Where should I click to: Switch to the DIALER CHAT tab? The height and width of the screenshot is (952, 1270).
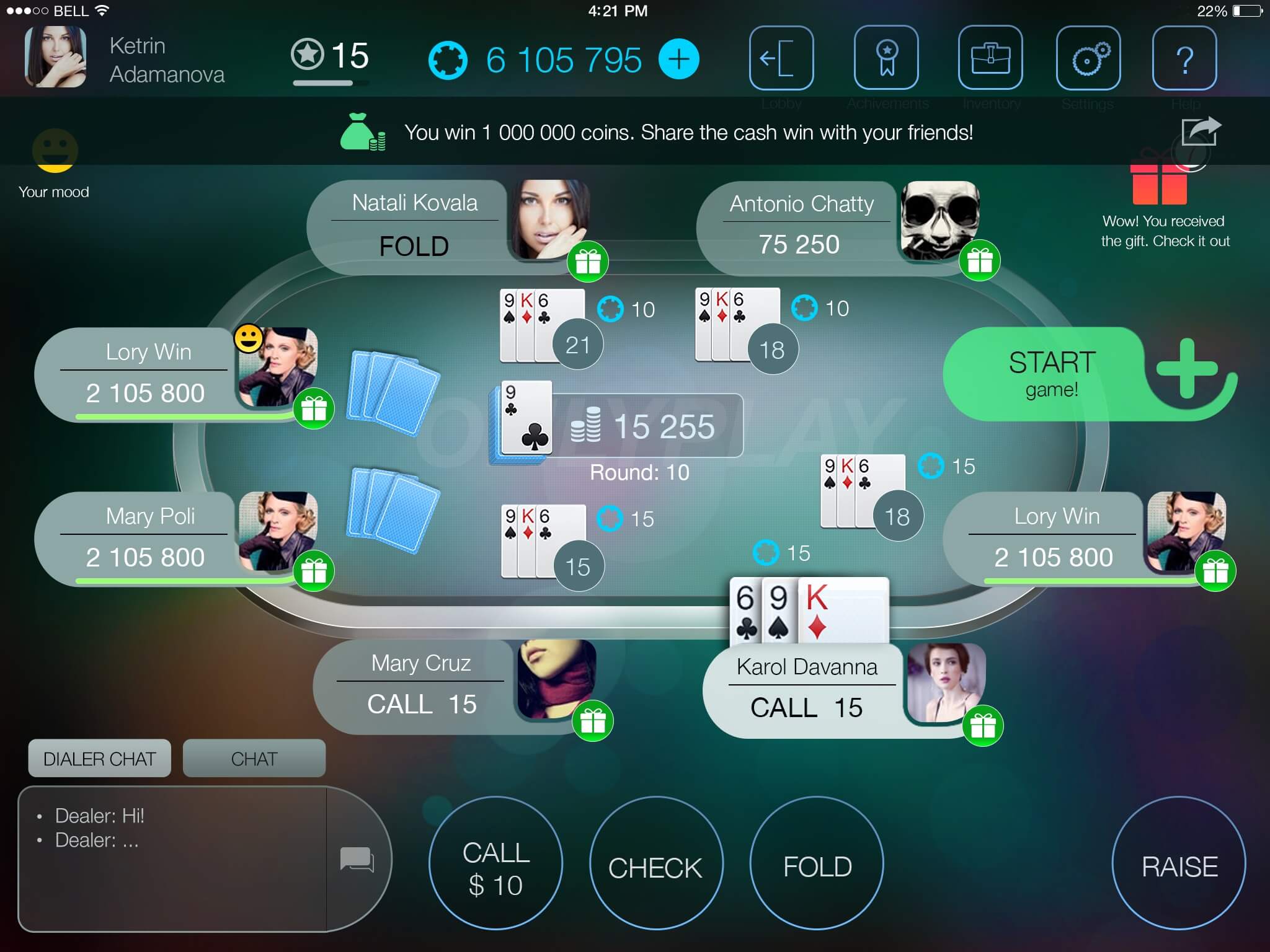99,758
